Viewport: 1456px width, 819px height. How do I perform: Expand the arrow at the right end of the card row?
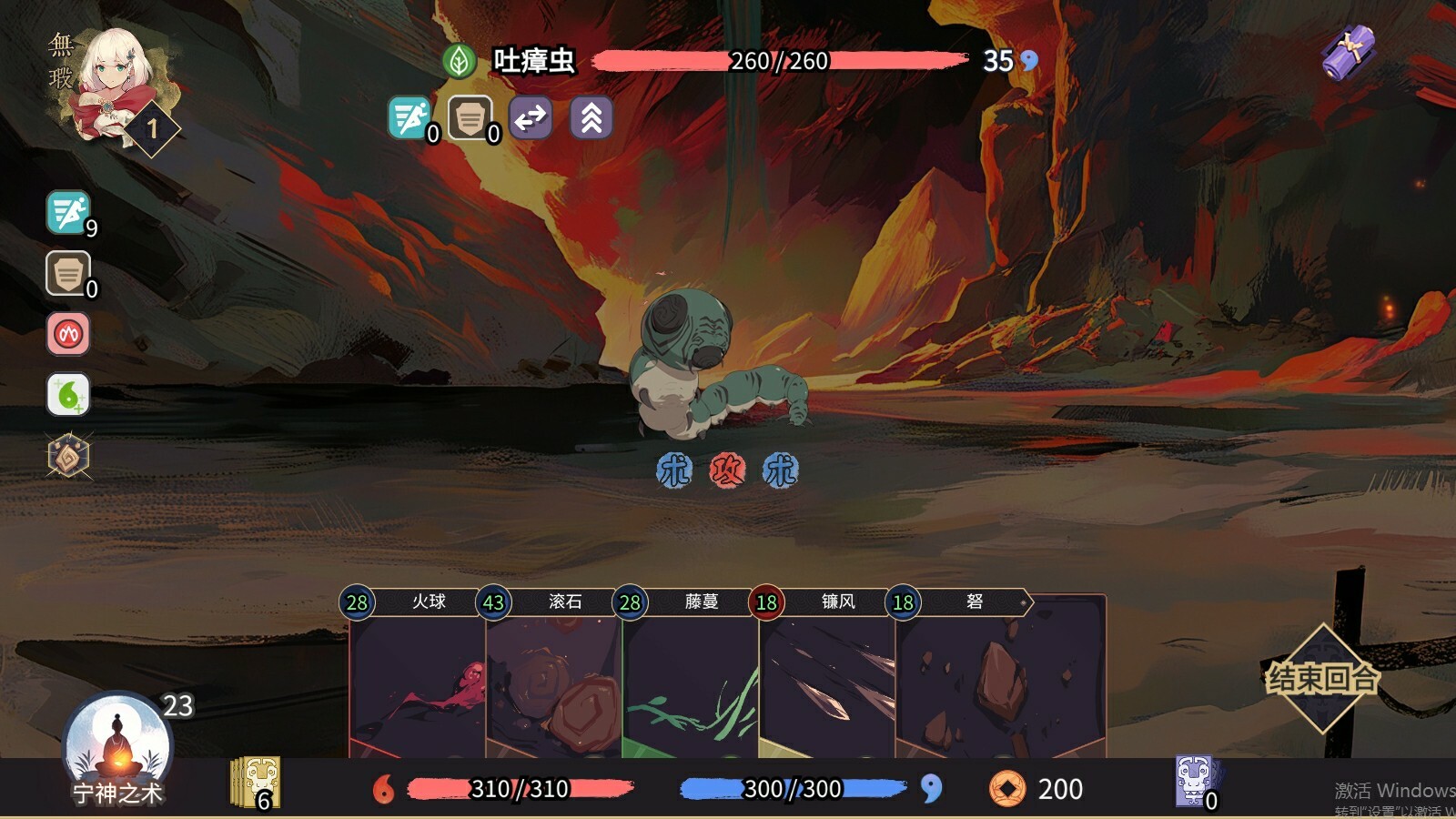click(1025, 602)
